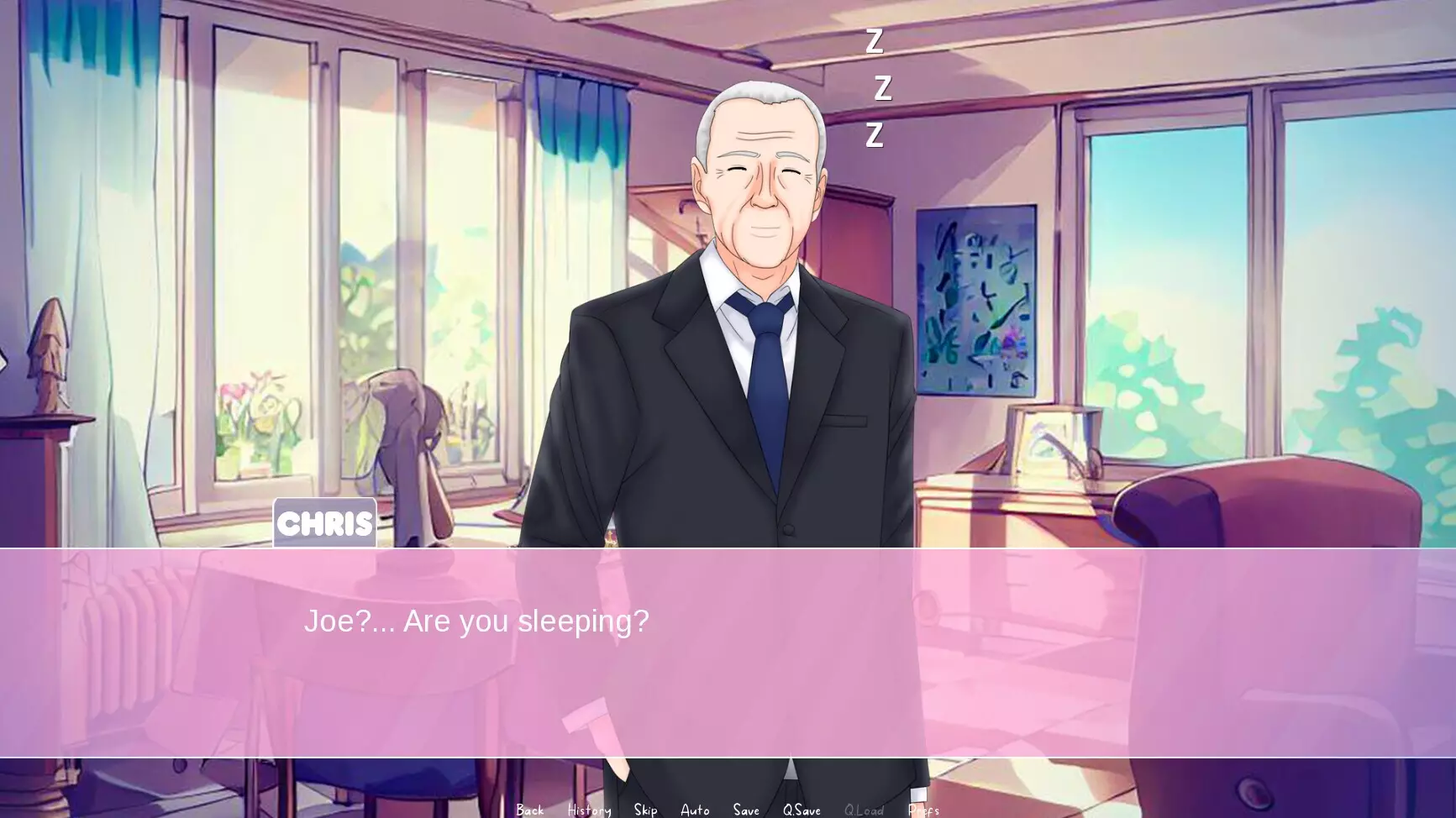Perform a quick save with Q.Save
Image resolution: width=1456 pixels, height=818 pixels.
802,809
